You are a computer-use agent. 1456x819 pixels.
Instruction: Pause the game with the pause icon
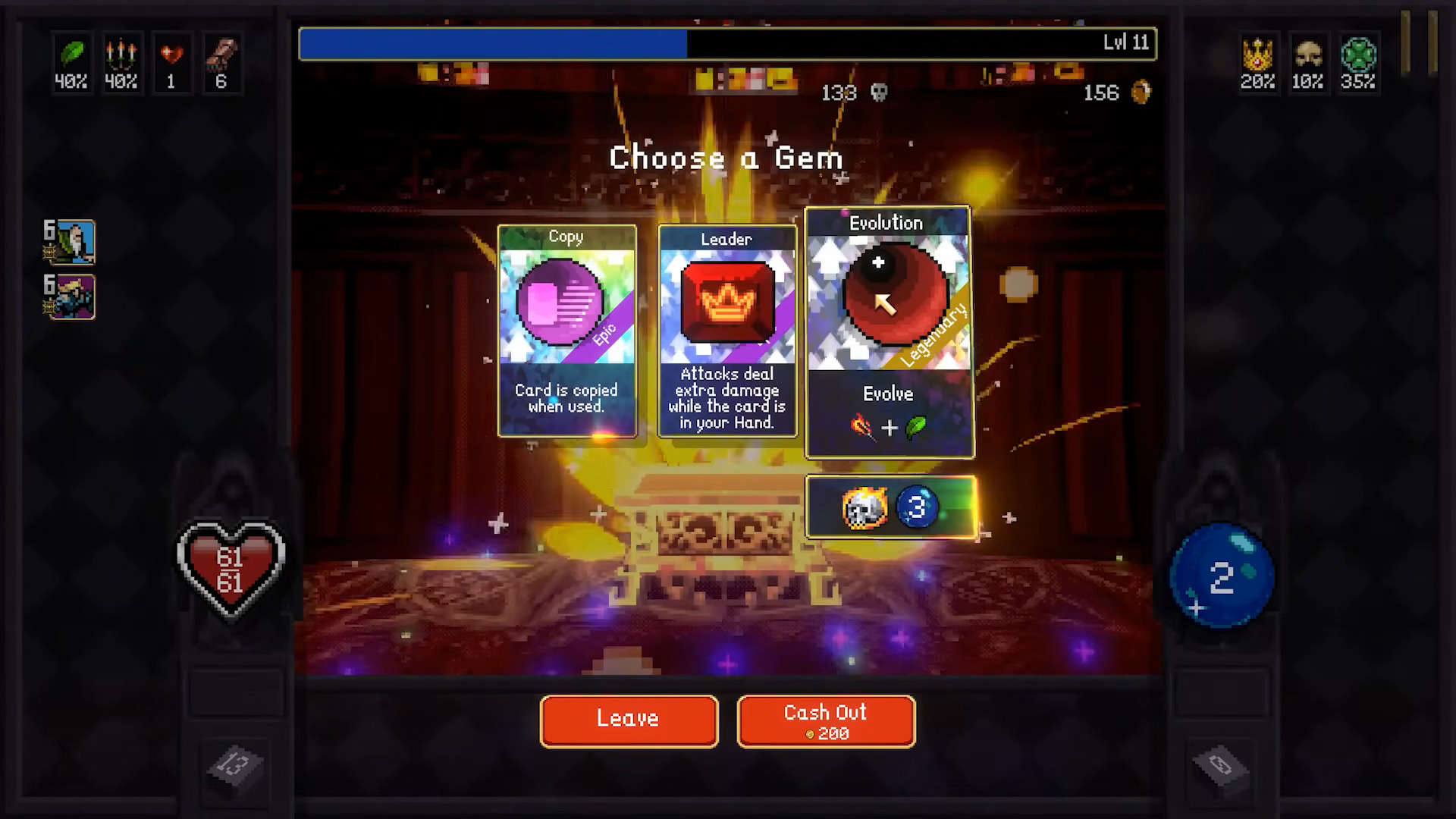[x=1419, y=43]
